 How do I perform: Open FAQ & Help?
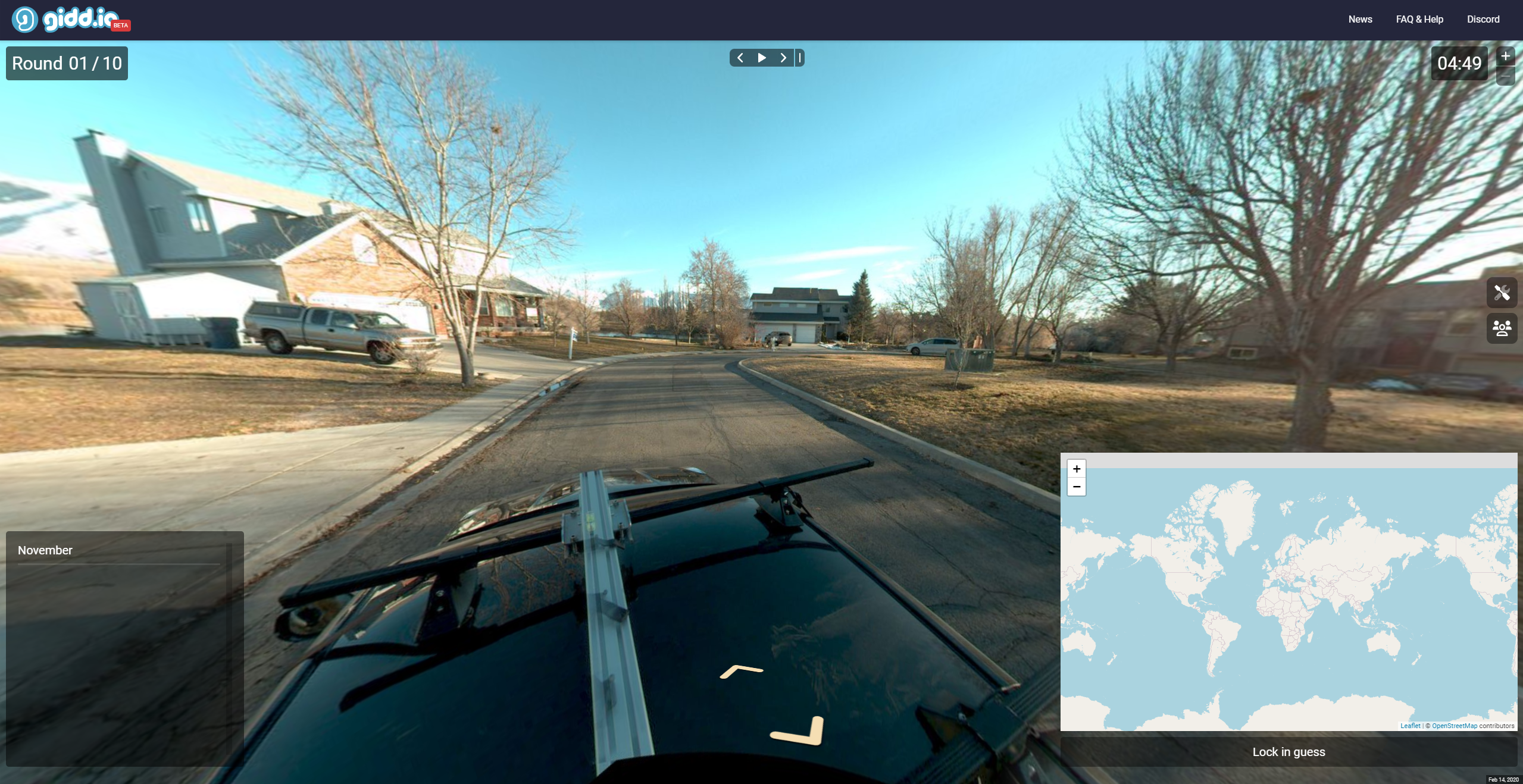(1419, 20)
